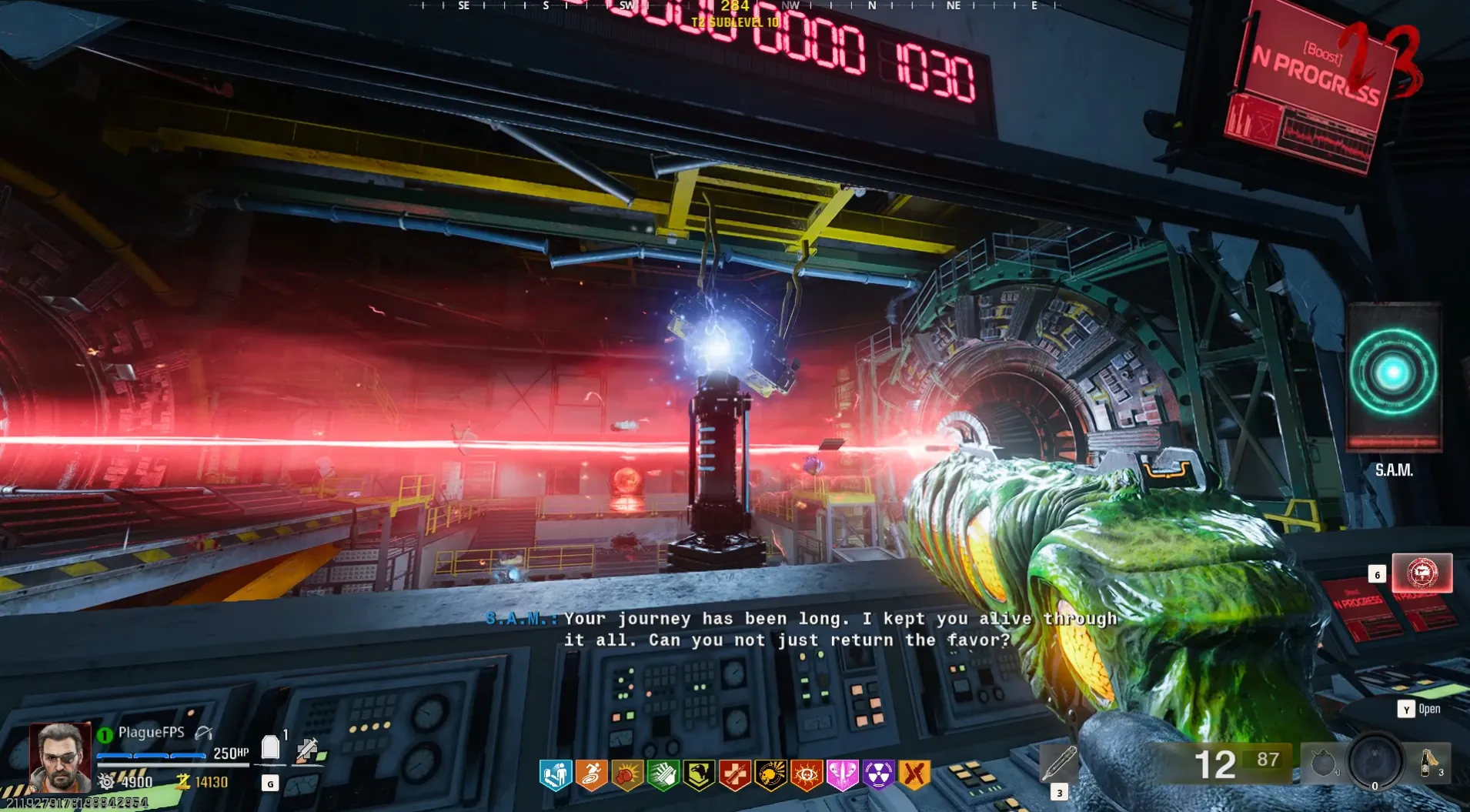Select the red cross Quick Revive perk
Image resolution: width=1470 pixels, height=812 pixels.
pyautogui.click(x=734, y=775)
